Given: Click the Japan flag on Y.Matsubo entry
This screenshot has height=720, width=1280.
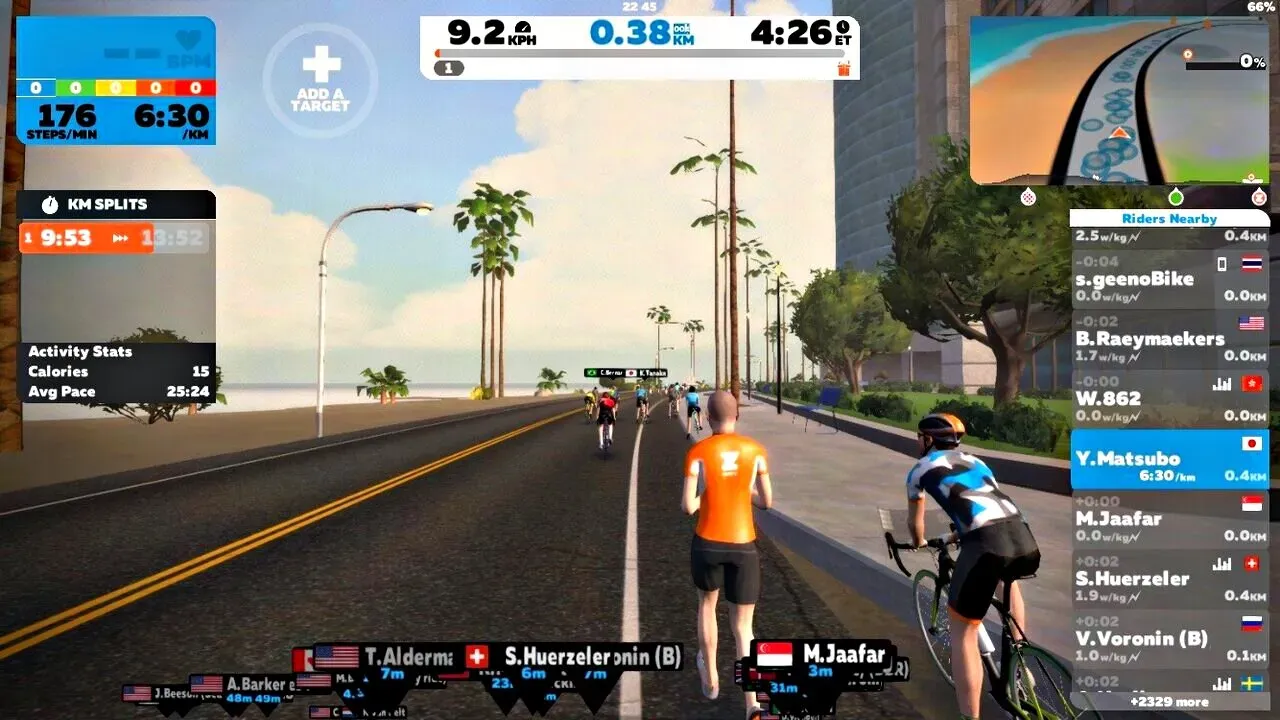Looking at the screenshot, I should point(1251,442).
